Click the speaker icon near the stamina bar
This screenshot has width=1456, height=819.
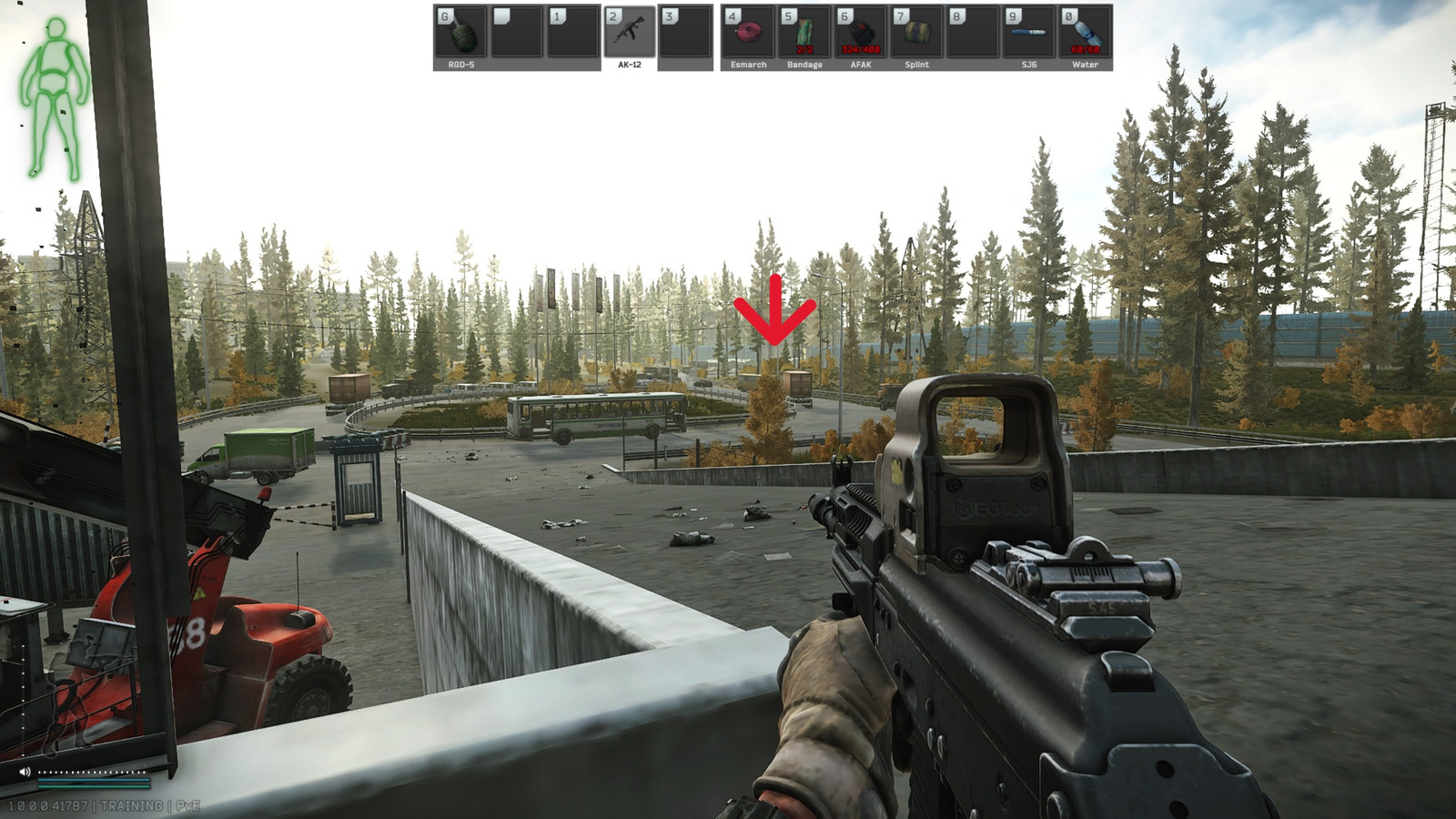pos(25,771)
